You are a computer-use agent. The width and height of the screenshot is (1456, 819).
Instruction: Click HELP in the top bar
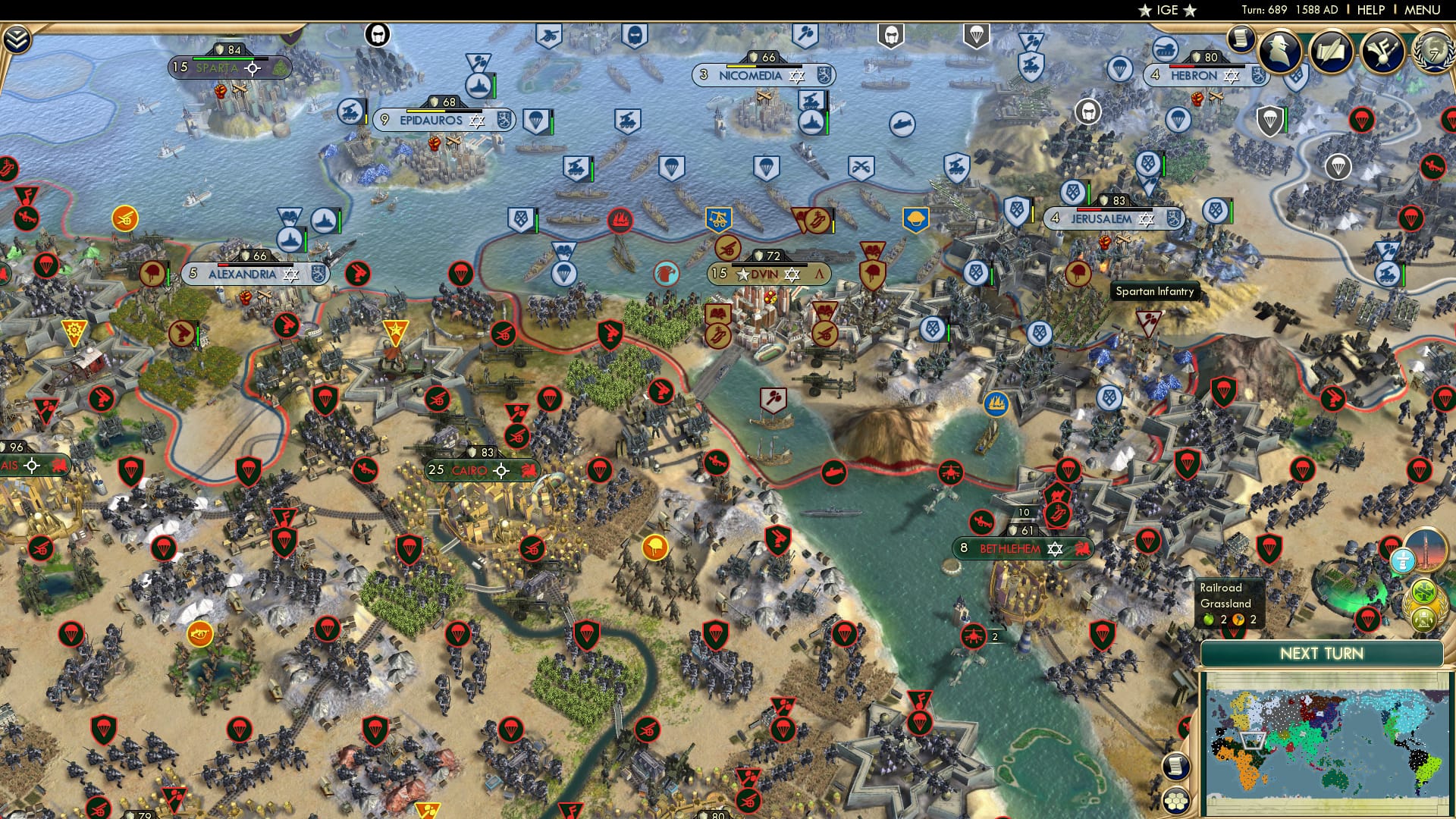(x=1371, y=10)
